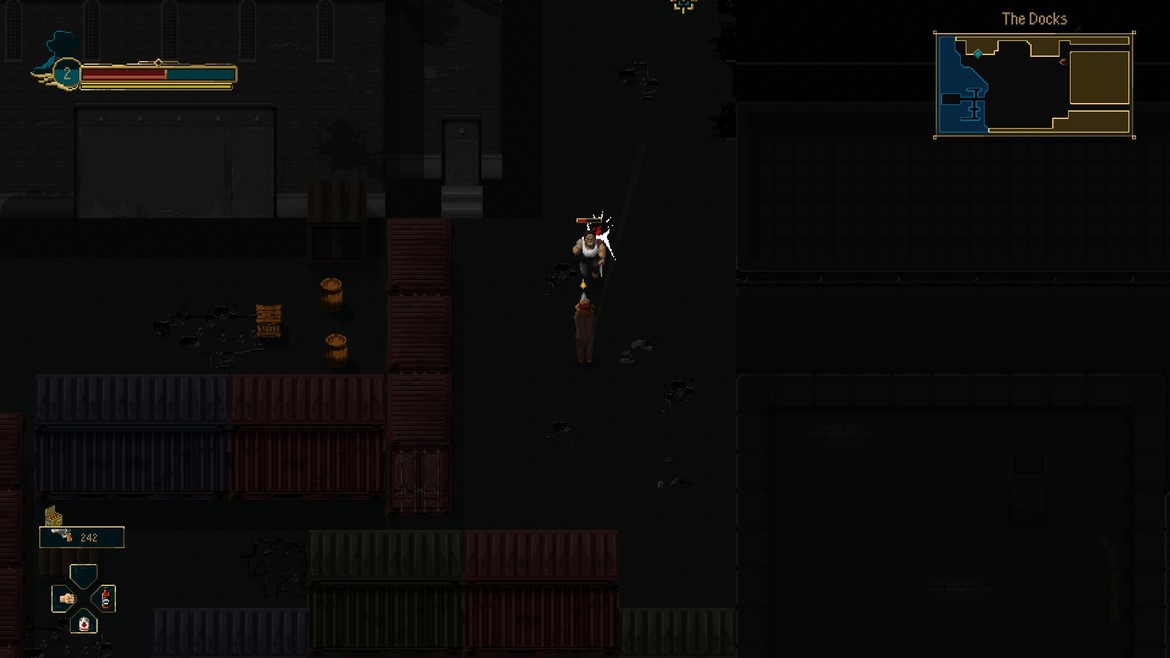Select the fist melee slot
1170x658 pixels.
(x=66, y=599)
